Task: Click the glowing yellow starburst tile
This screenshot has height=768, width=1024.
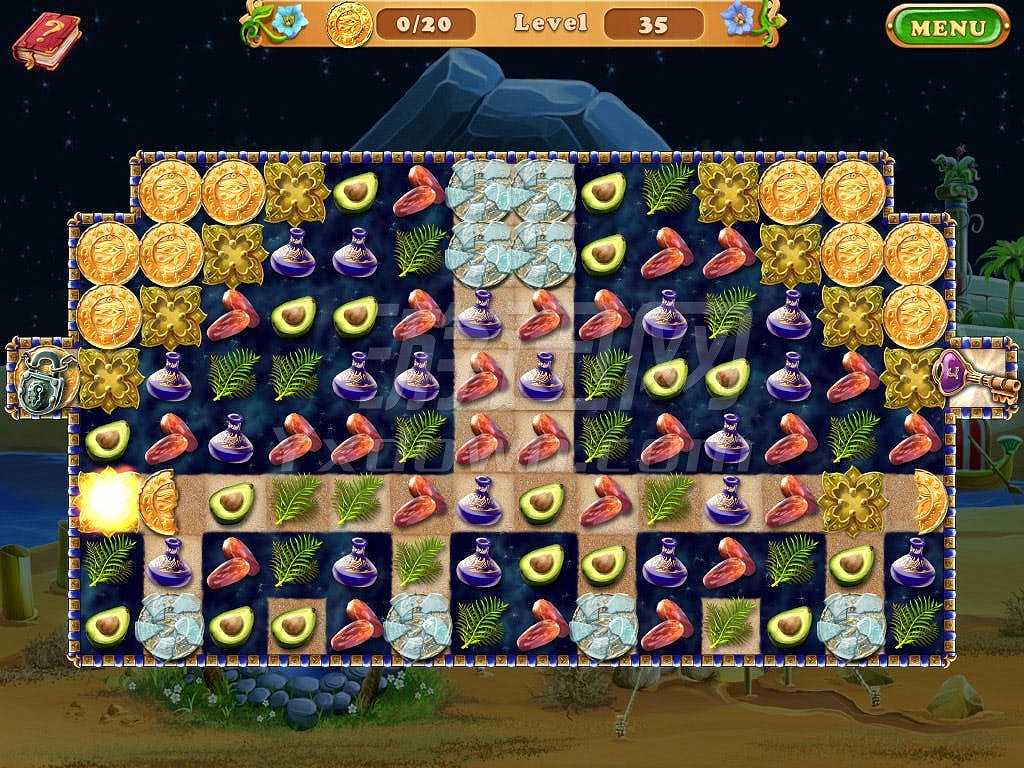Action: 107,497
